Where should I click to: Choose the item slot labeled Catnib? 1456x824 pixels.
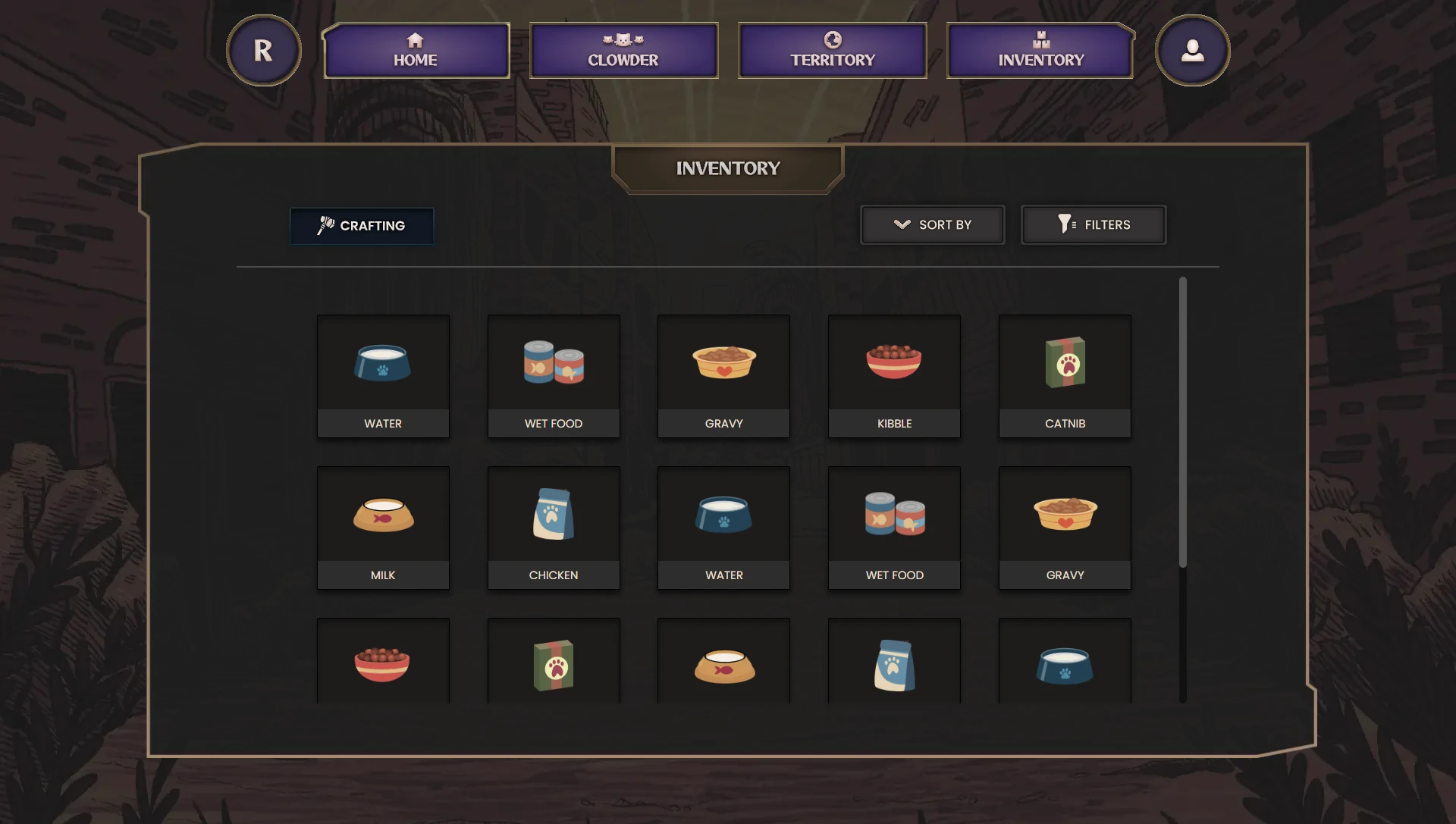point(1065,376)
